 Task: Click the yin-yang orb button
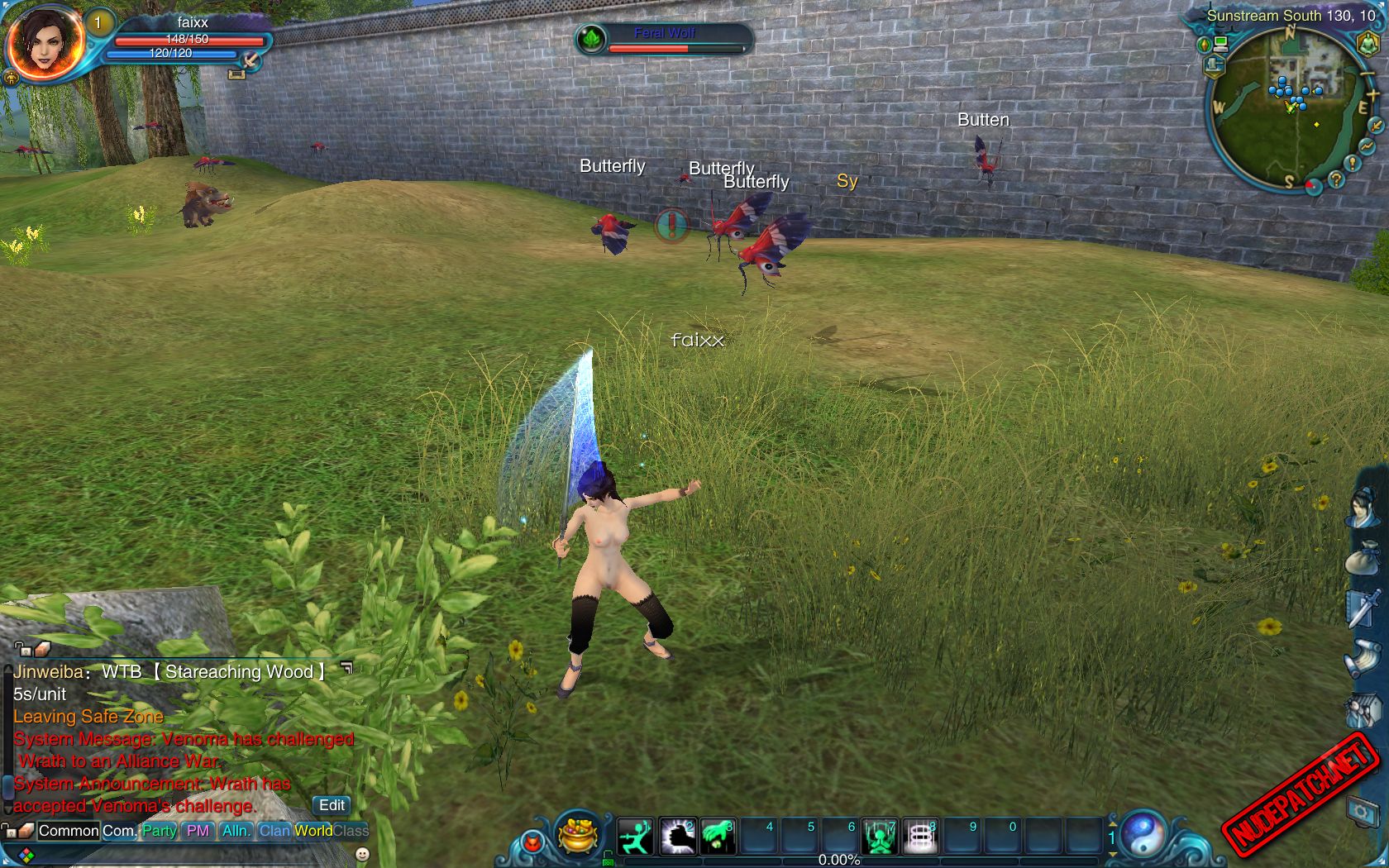coord(1143,833)
